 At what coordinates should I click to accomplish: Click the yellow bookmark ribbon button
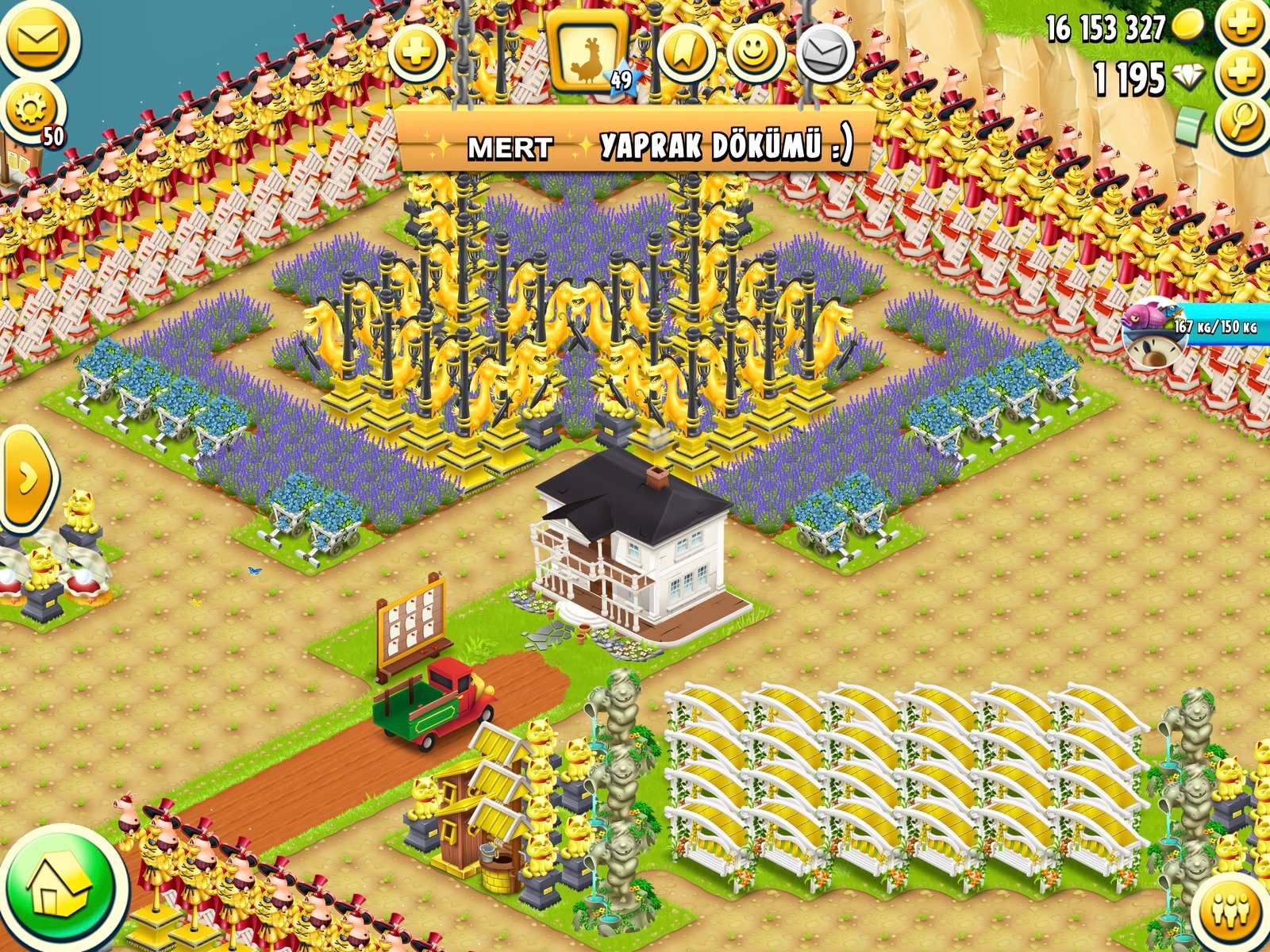(686, 52)
